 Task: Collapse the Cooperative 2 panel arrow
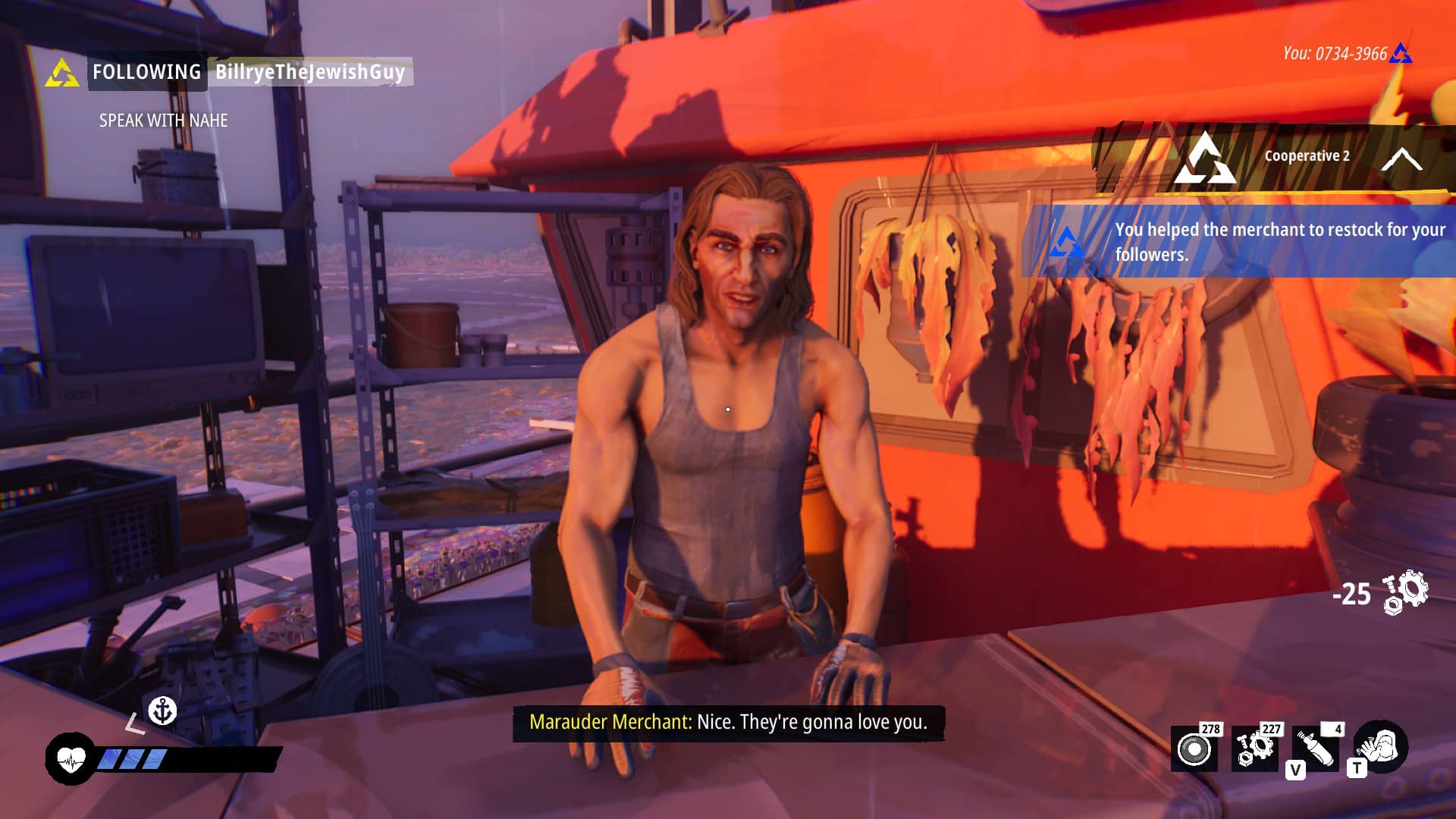(1401, 159)
